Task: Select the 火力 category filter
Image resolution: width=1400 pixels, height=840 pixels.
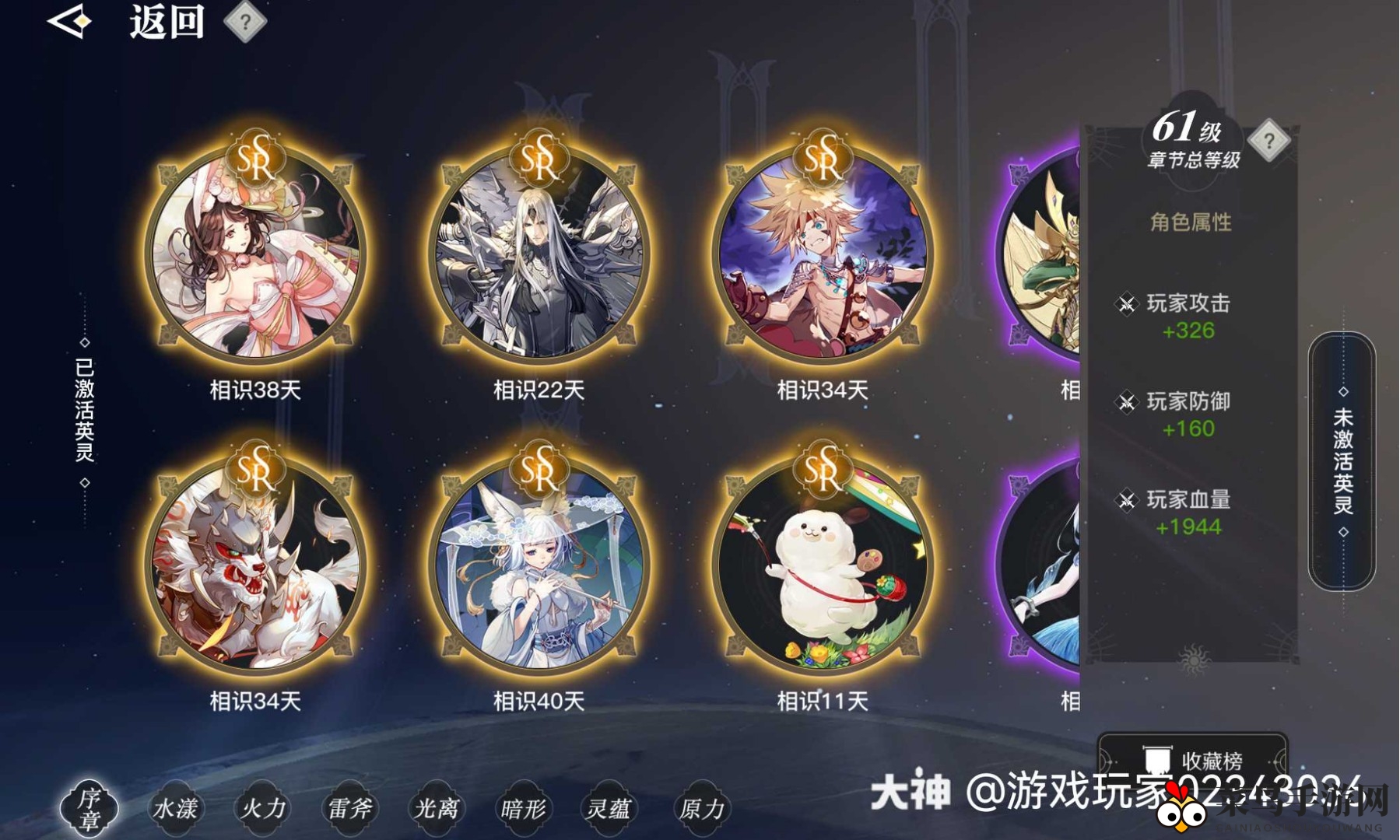Action: pyautogui.click(x=265, y=809)
